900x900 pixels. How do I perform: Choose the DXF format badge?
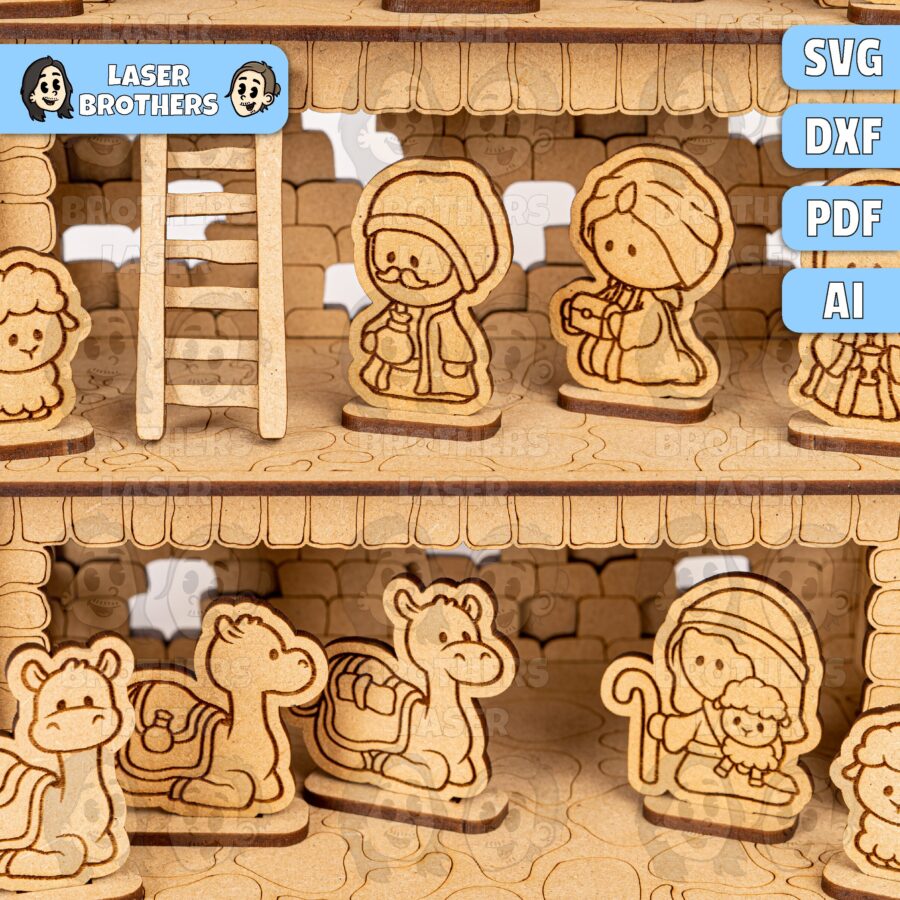click(842, 137)
